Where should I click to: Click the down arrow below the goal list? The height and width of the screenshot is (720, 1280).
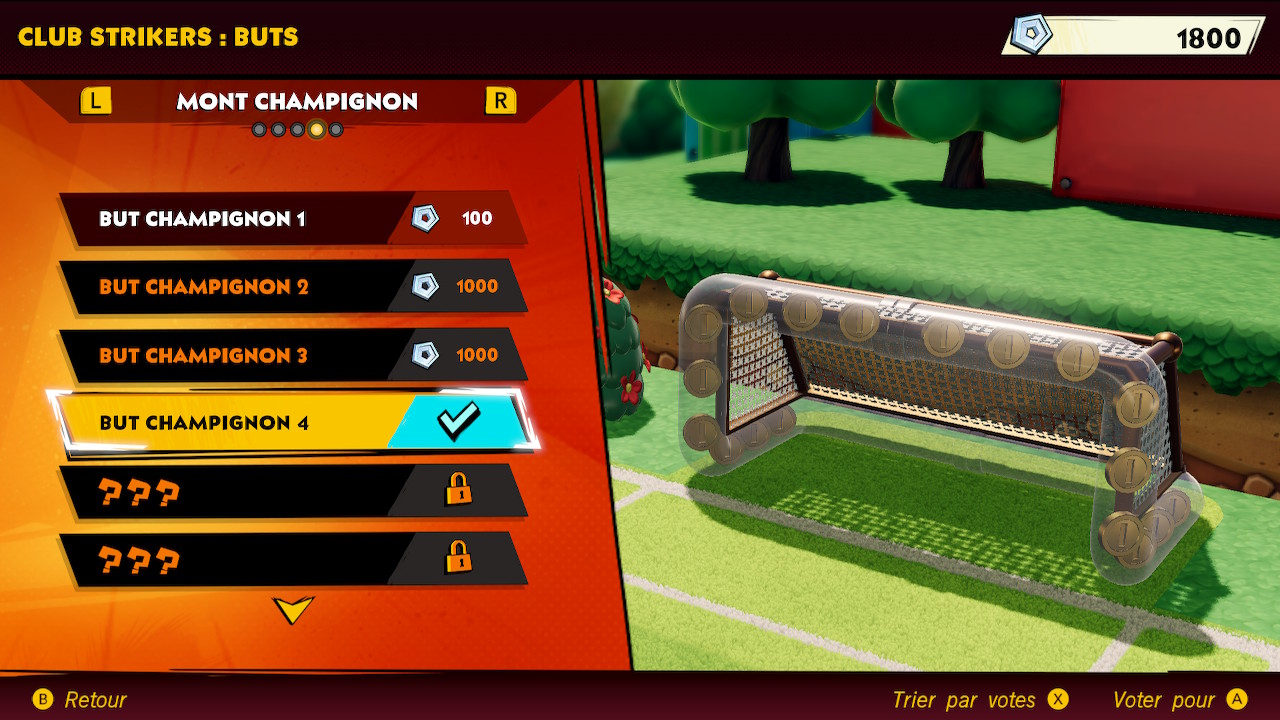[x=293, y=609]
